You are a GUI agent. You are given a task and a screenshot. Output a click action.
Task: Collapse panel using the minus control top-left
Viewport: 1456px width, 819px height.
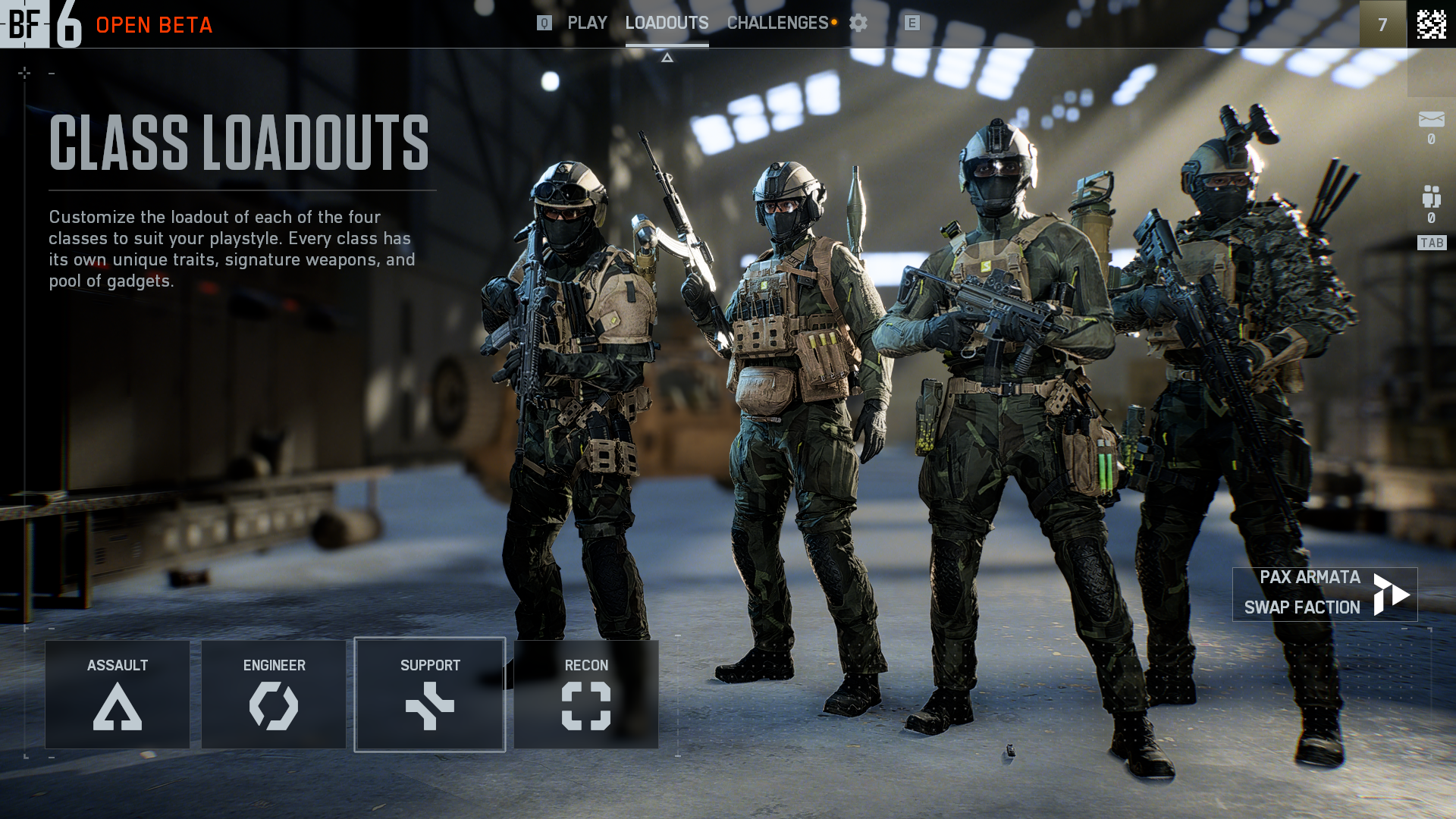click(x=51, y=74)
